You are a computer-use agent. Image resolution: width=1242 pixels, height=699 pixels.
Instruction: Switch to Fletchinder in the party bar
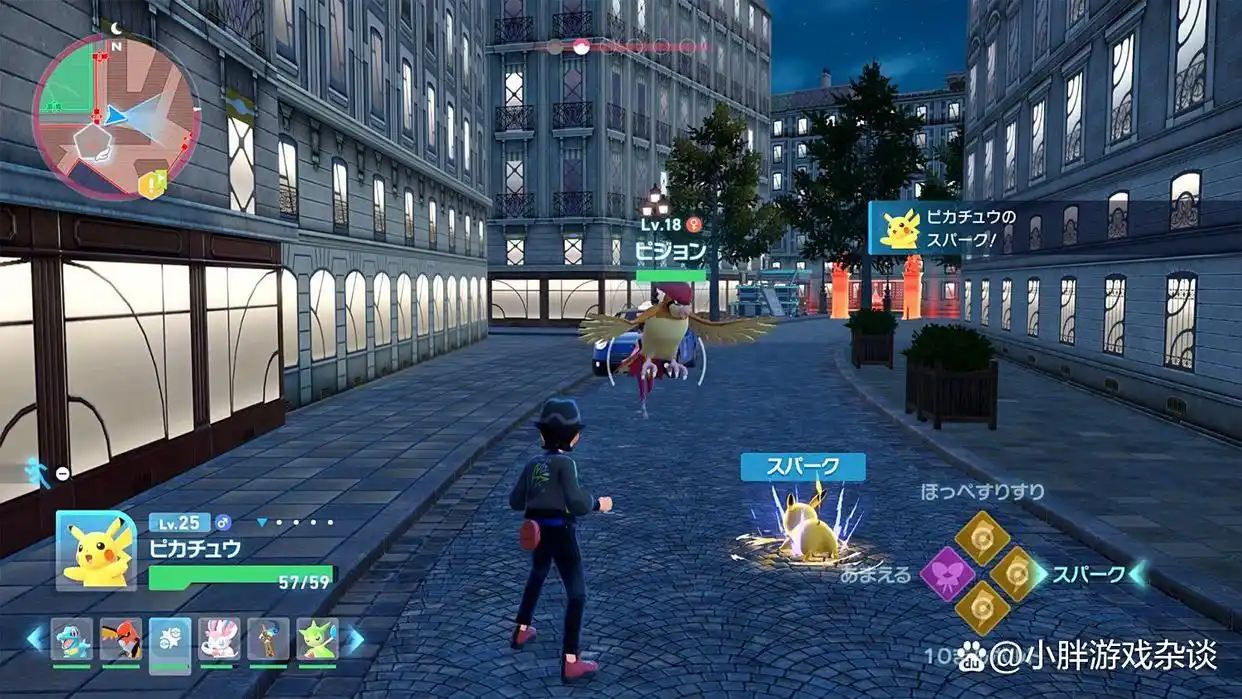121,638
